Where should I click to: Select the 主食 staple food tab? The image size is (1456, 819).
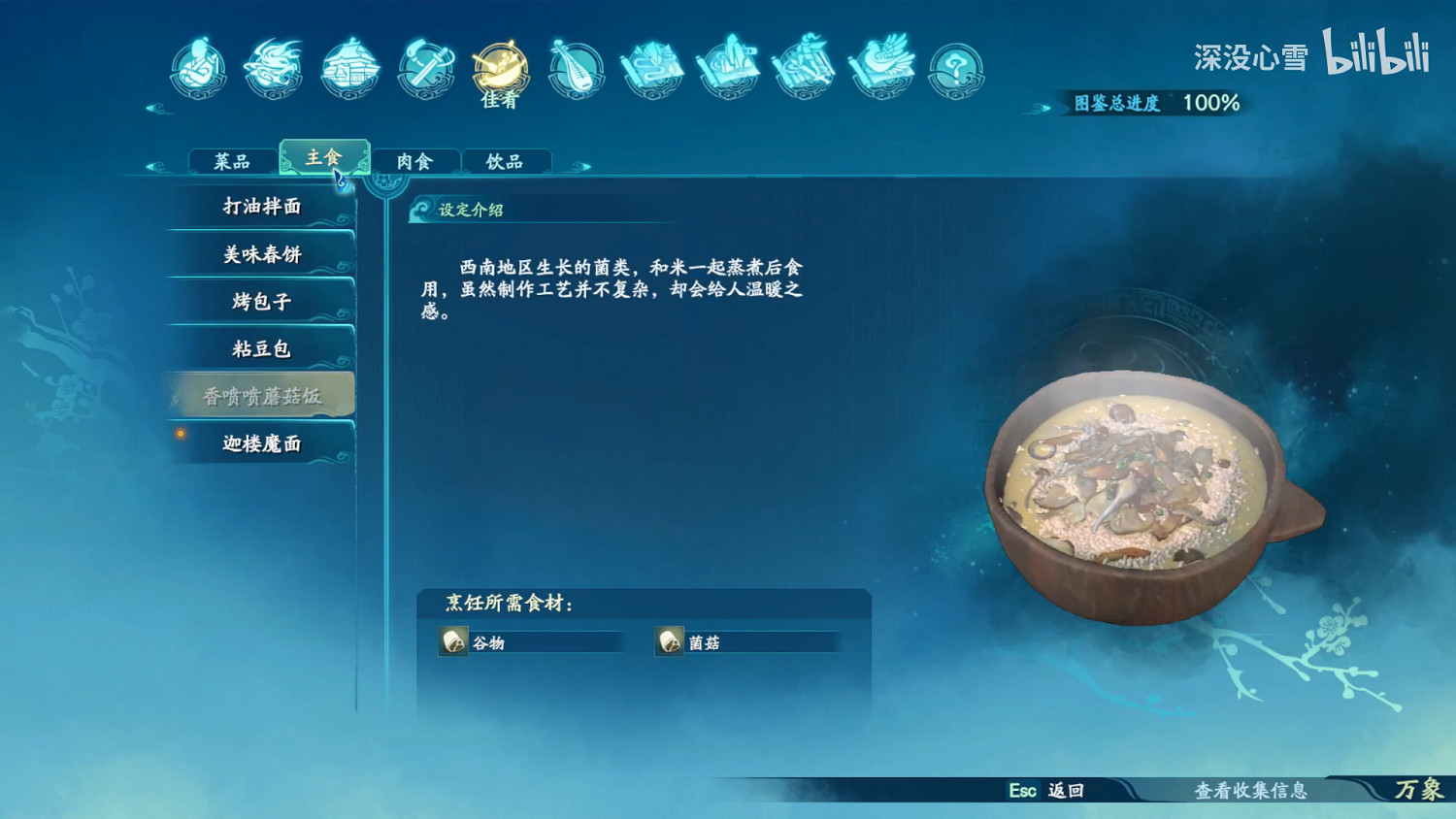point(323,157)
